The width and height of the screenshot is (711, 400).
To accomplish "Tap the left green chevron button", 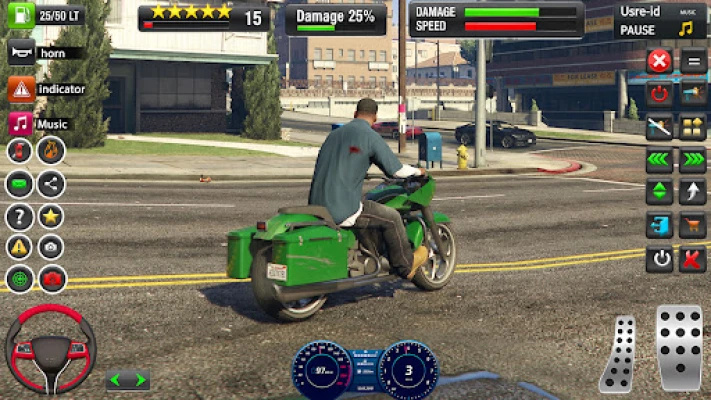I will tap(659, 159).
